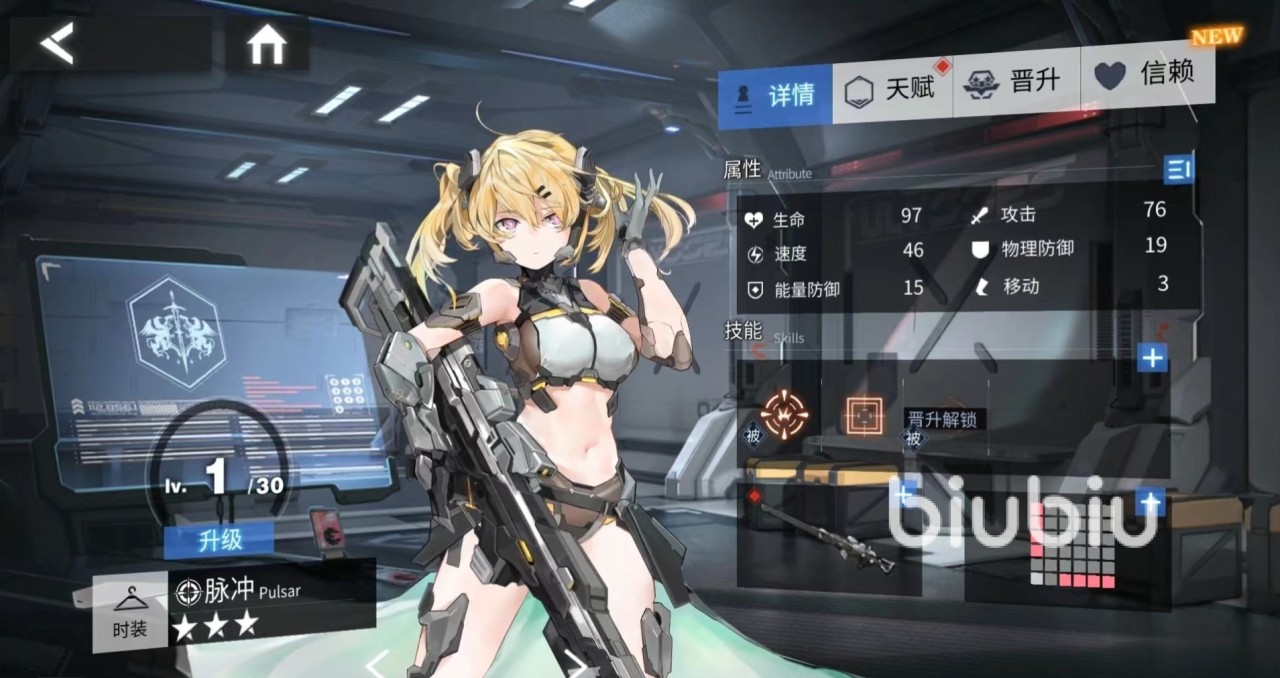This screenshot has height=678, width=1280.
Task: Open the 天赋 talent tab
Action: tap(893, 90)
